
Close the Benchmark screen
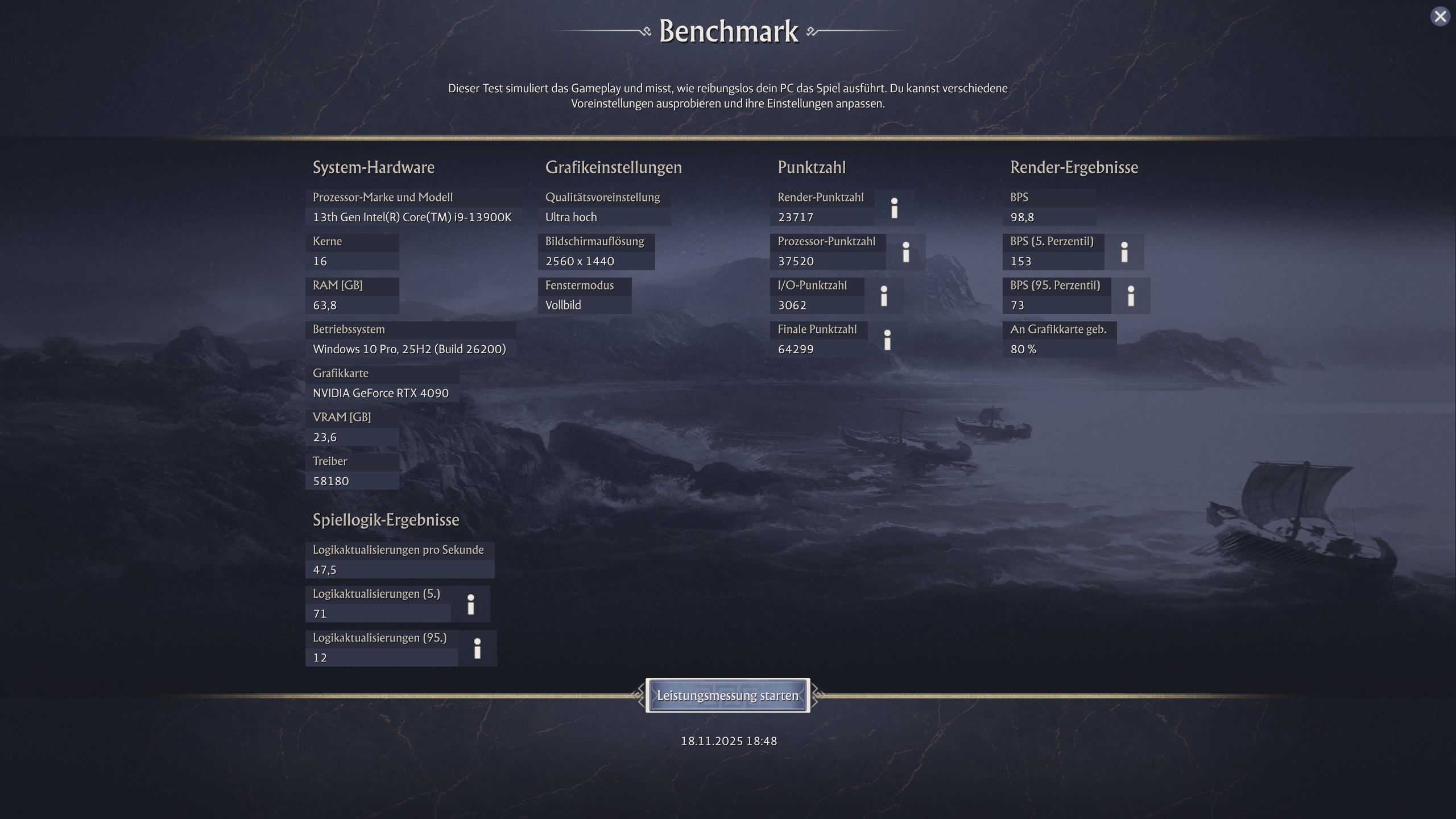coord(1440,16)
